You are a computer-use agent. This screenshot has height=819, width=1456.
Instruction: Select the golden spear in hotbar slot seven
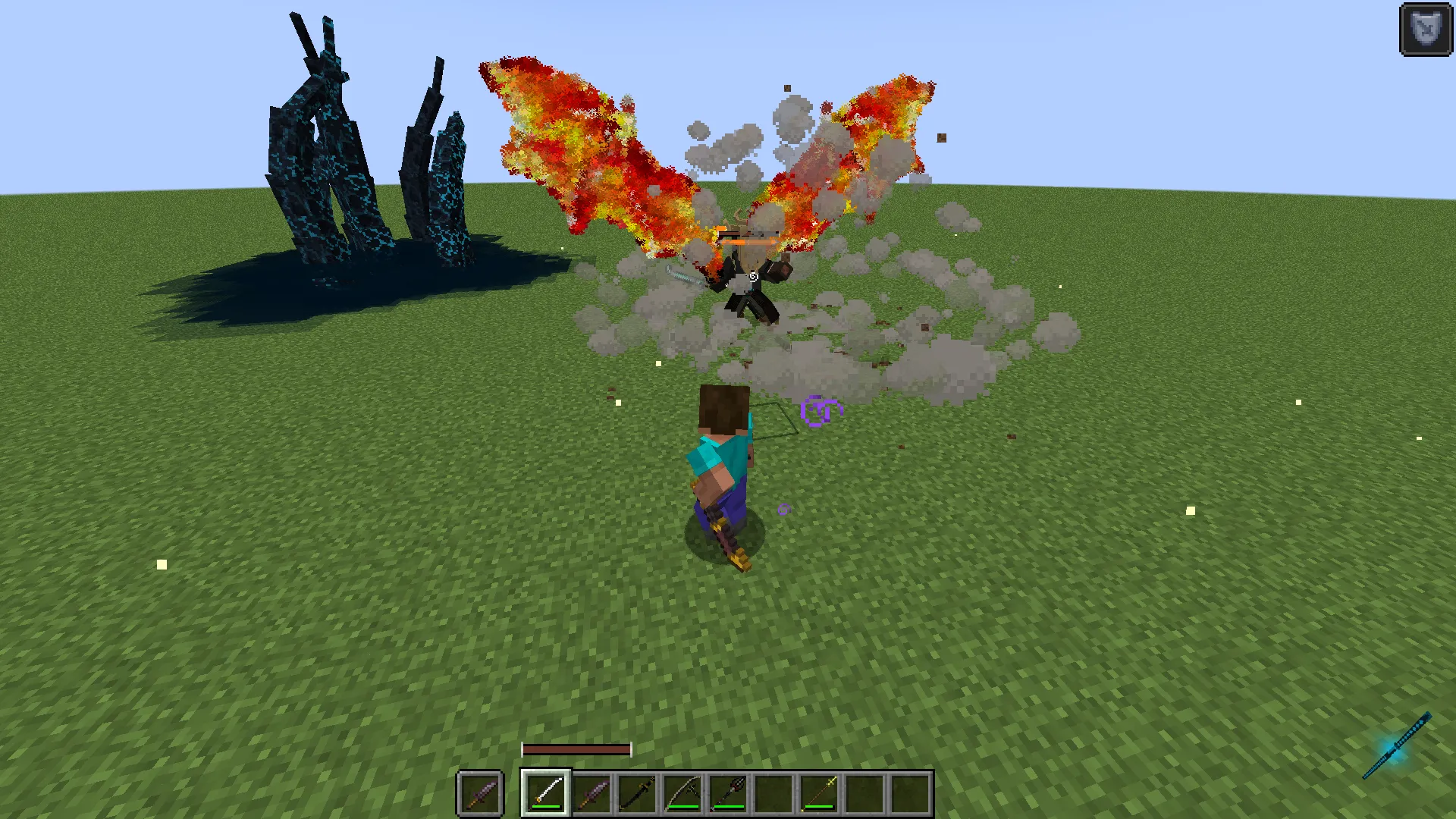pyautogui.click(x=820, y=792)
